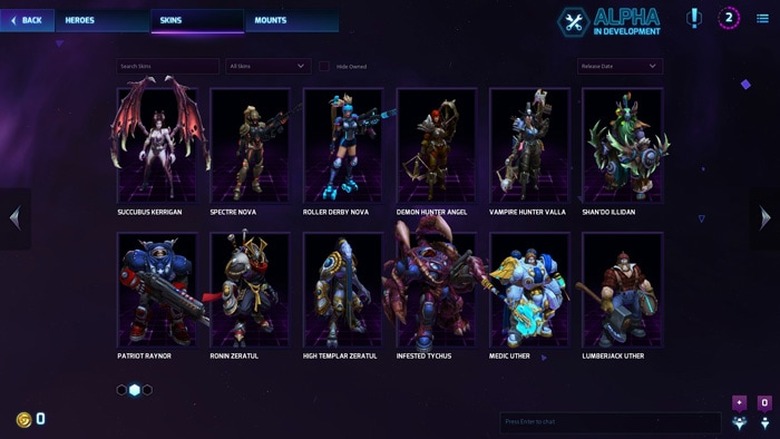Open the hamburger menu icon
This screenshot has height=439, width=780.
click(763, 18)
